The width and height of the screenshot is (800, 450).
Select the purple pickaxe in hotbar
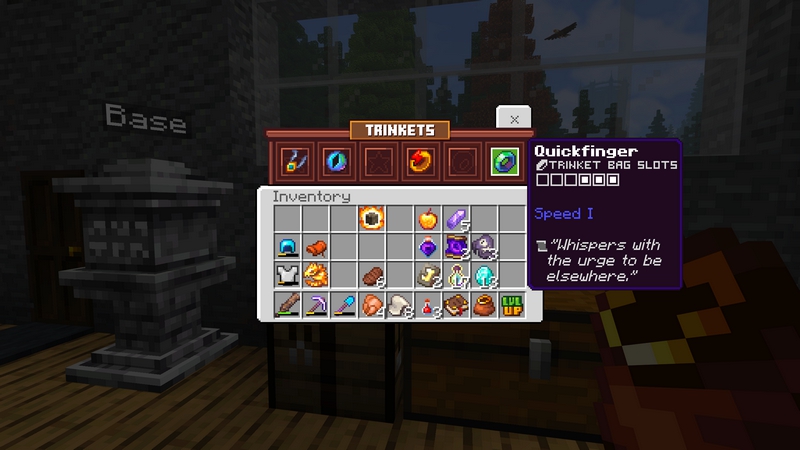(316, 305)
